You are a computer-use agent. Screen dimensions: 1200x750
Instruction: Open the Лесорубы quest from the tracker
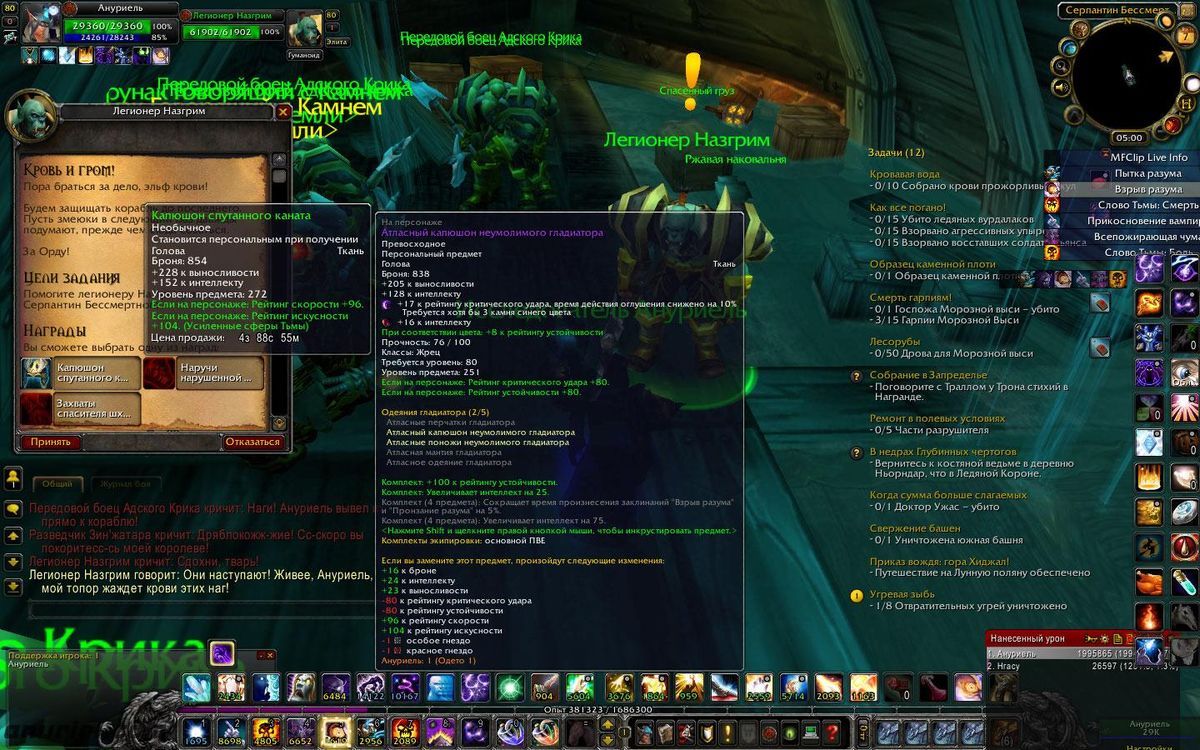point(894,342)
